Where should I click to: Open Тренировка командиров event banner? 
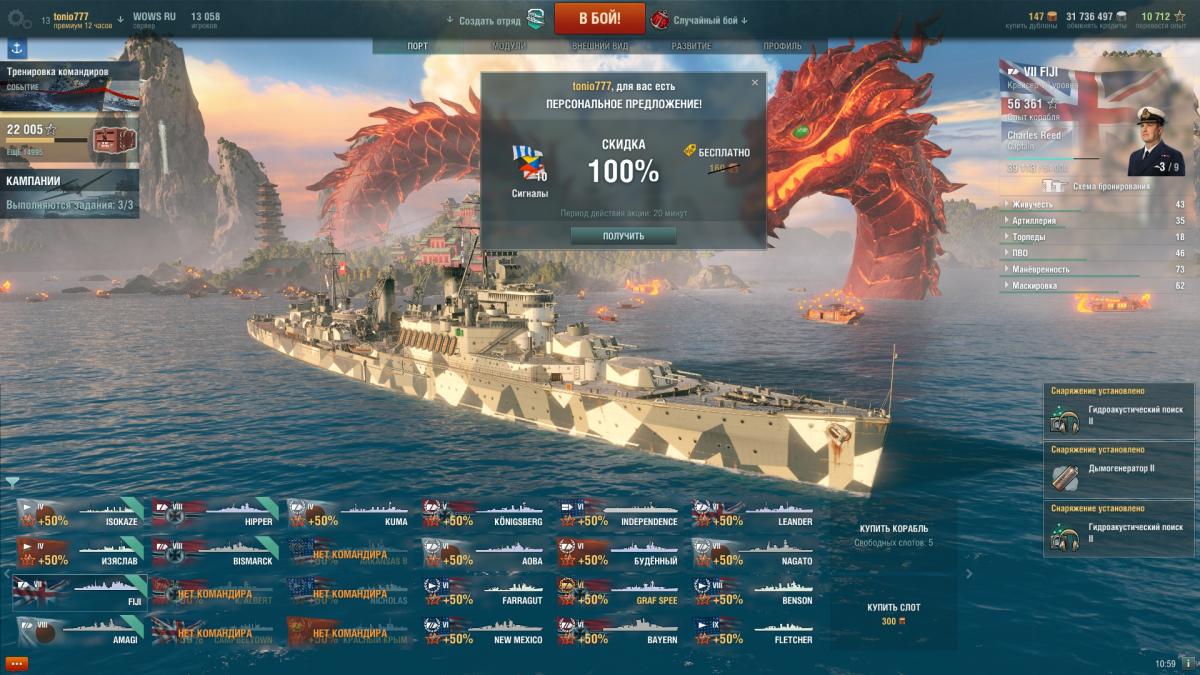click(x=70, y=82)
